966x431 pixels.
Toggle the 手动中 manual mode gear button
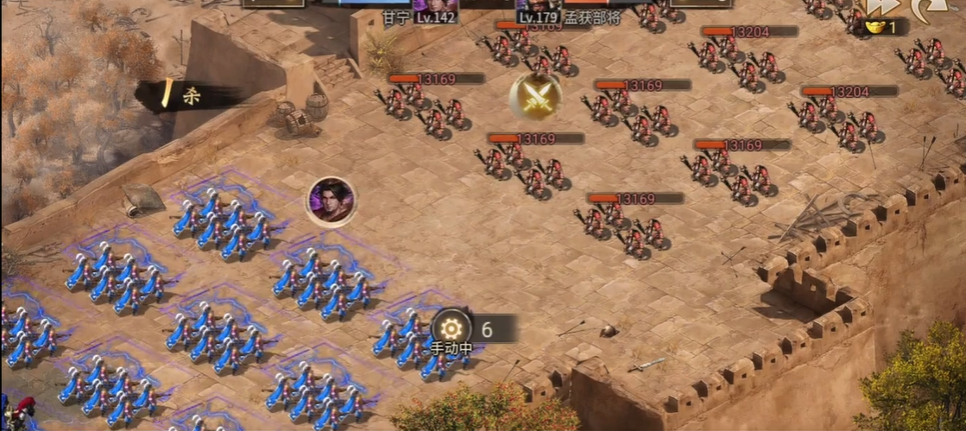452,328
